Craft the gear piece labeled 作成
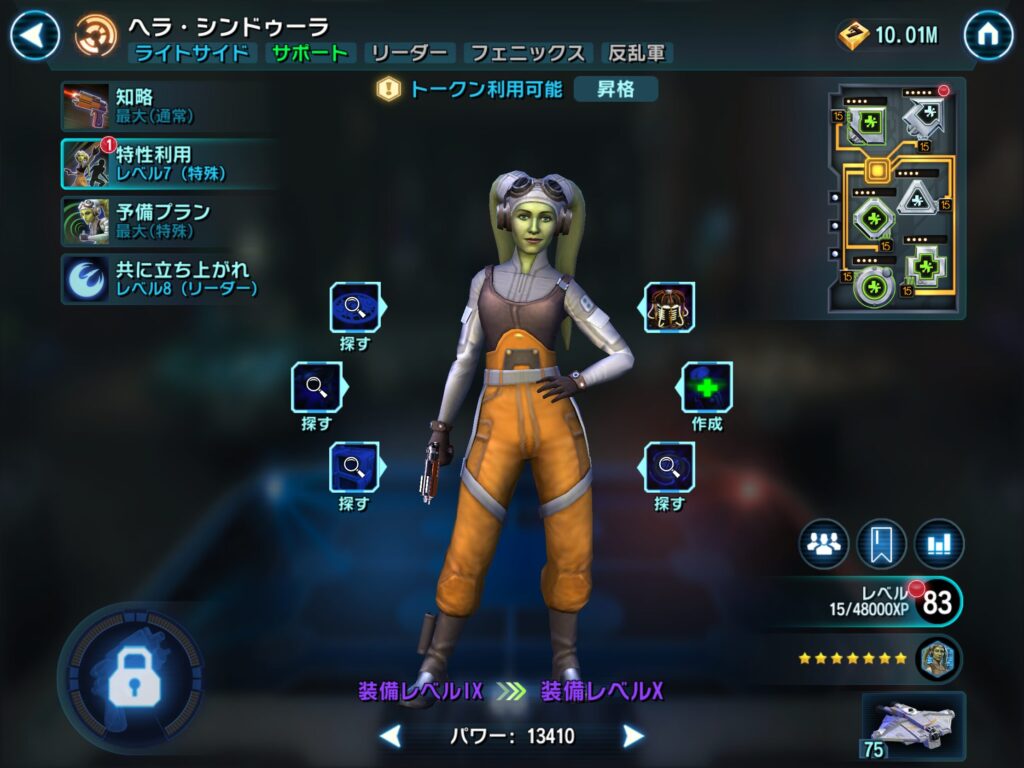Screen dimensions: 1024x768 (x=707, y=388)
